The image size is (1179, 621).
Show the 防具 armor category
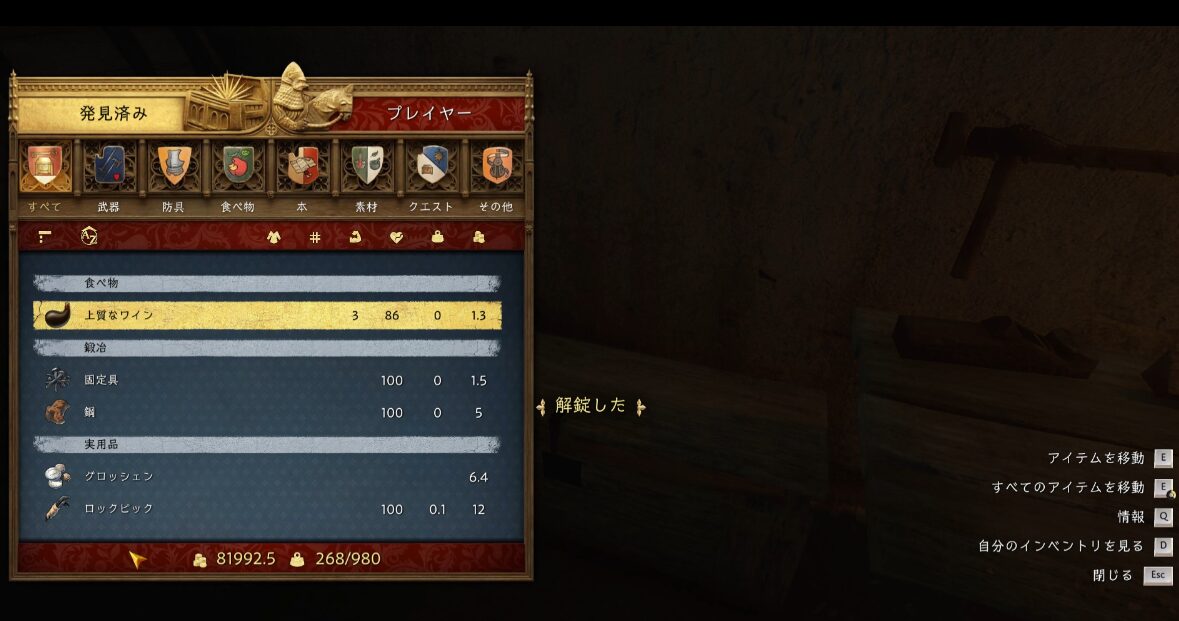pos(173,167)
